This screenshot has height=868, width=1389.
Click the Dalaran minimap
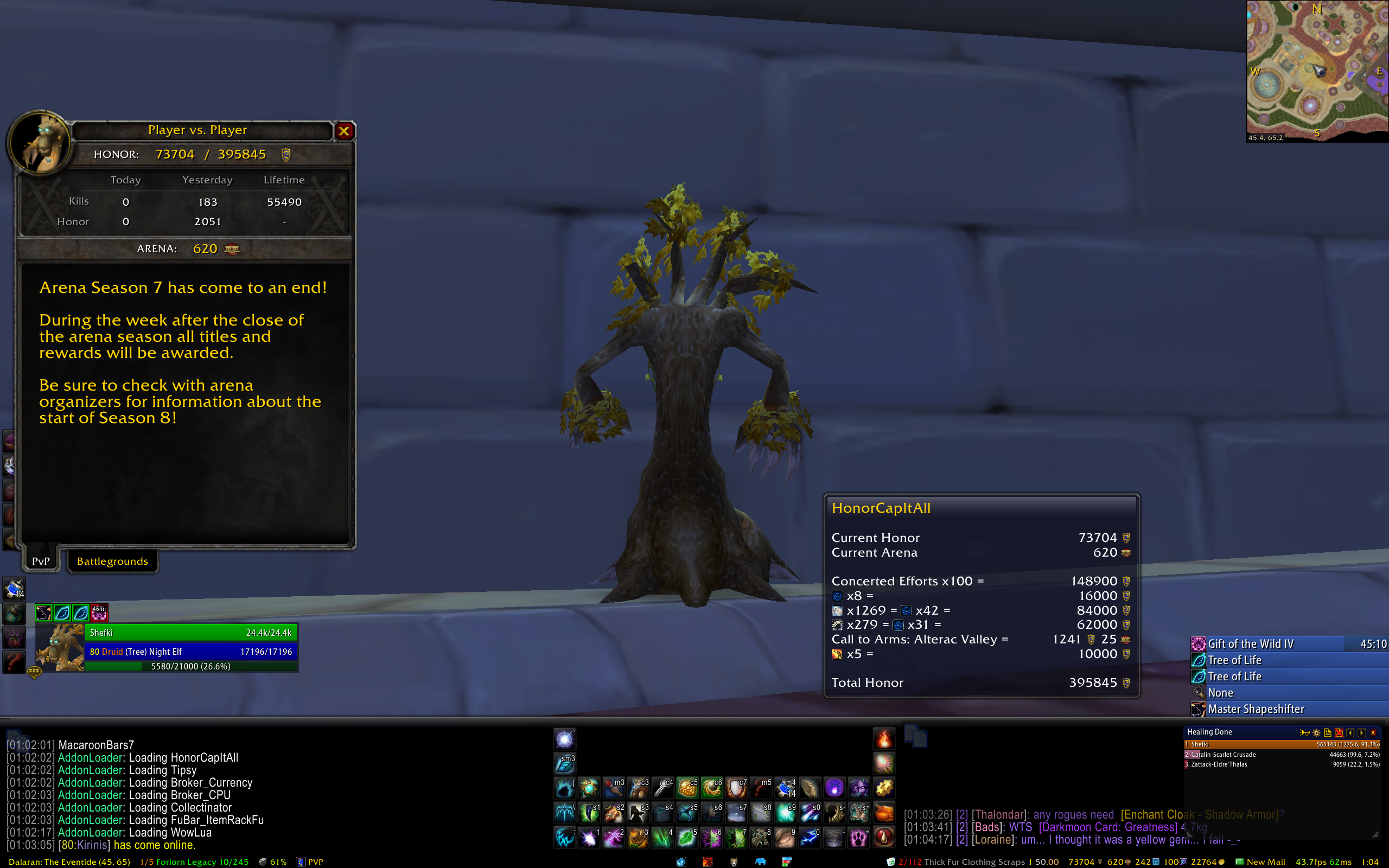click(x=1317, y=70)
